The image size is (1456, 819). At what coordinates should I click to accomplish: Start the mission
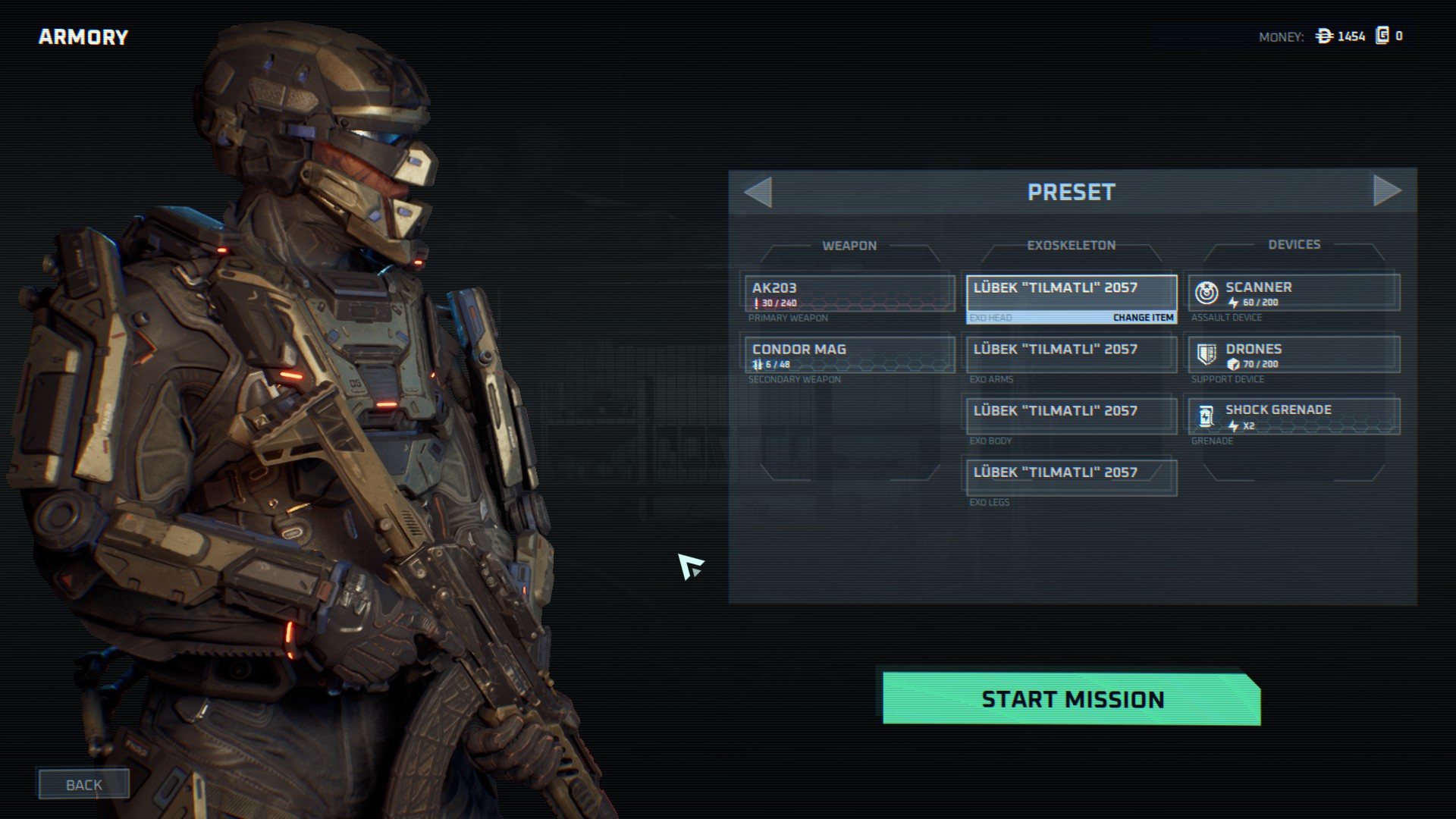1072,699
